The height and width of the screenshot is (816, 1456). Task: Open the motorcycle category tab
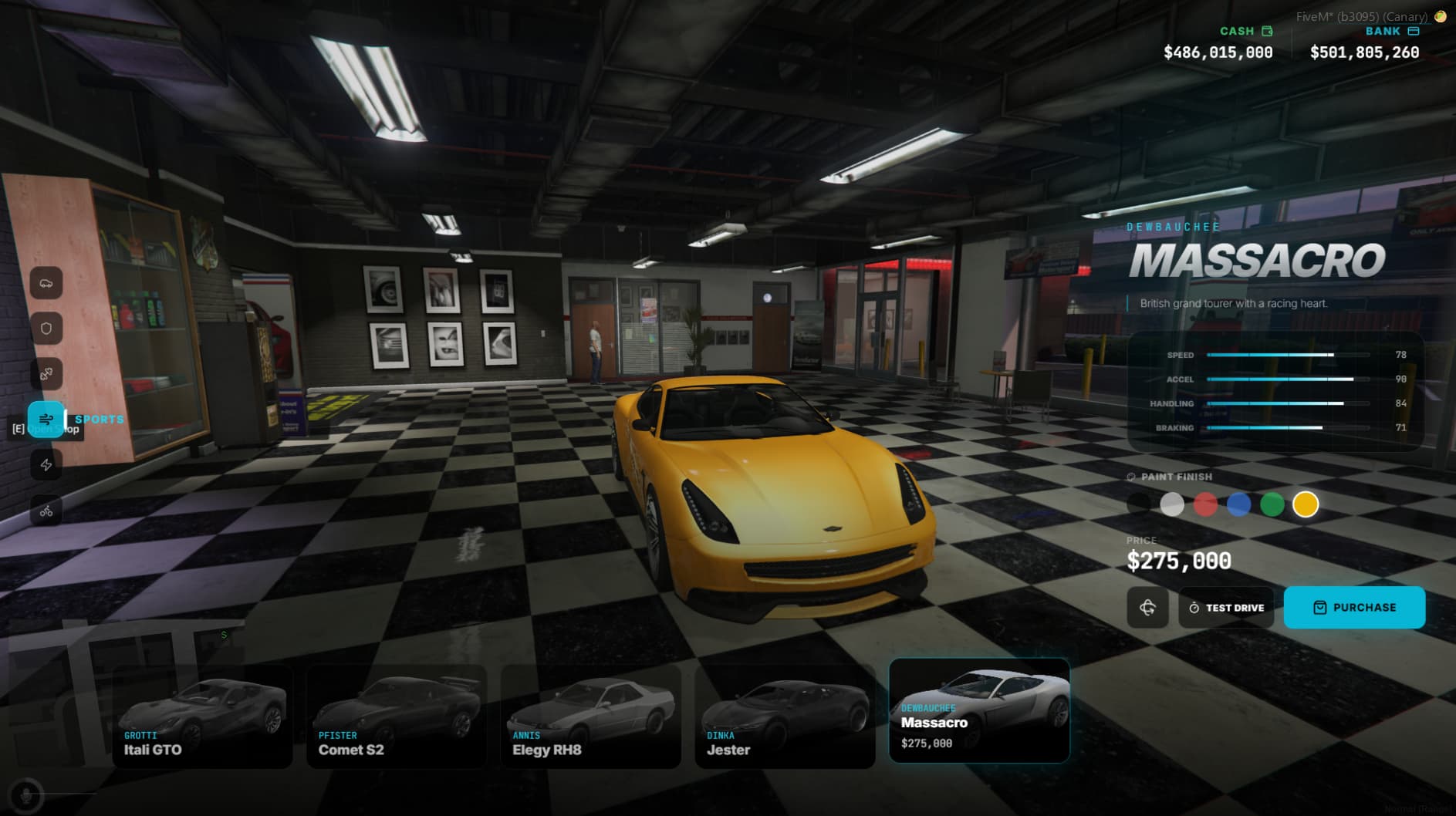pos(46,511)
